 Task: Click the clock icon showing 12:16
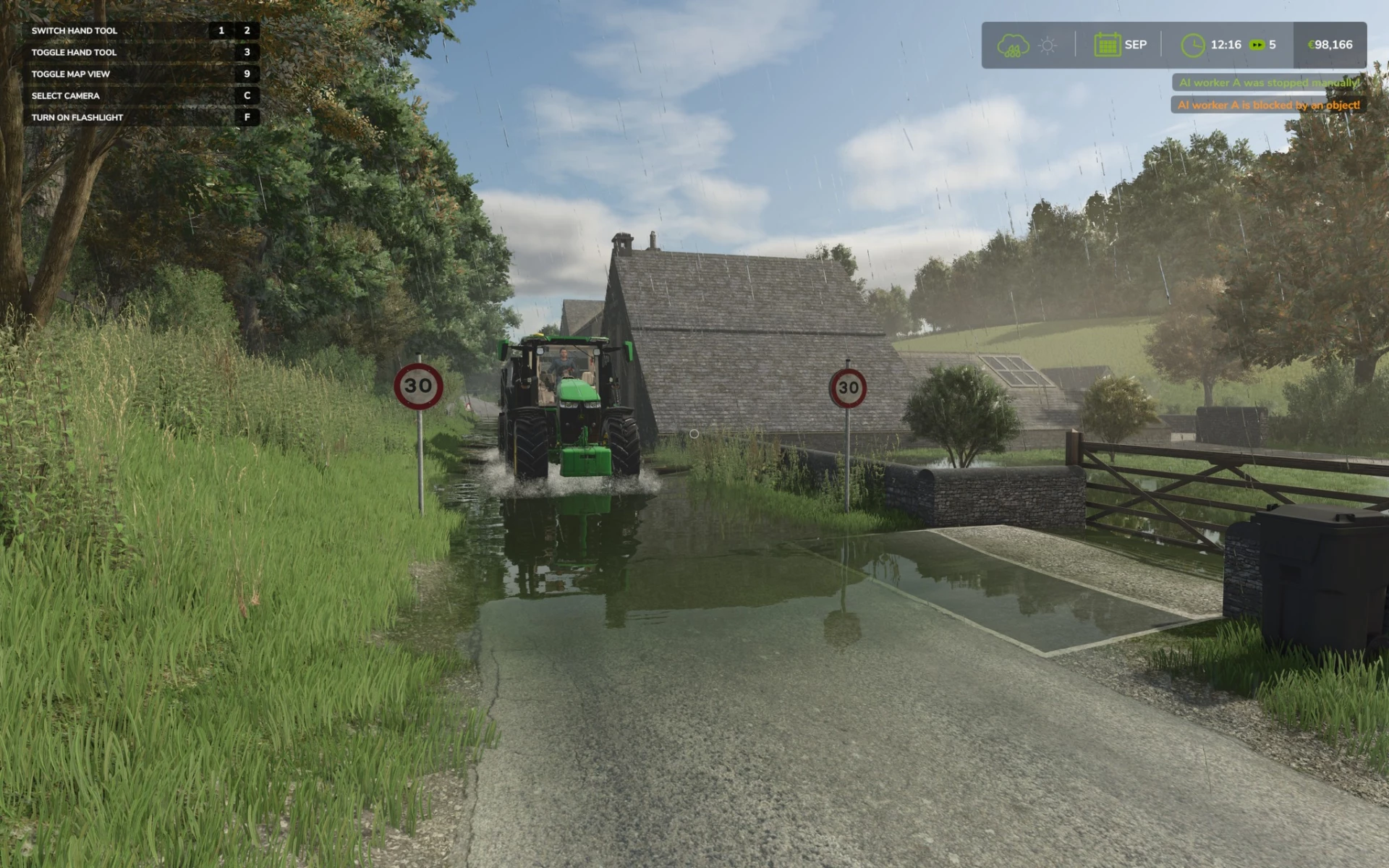tap(1193, 45)
